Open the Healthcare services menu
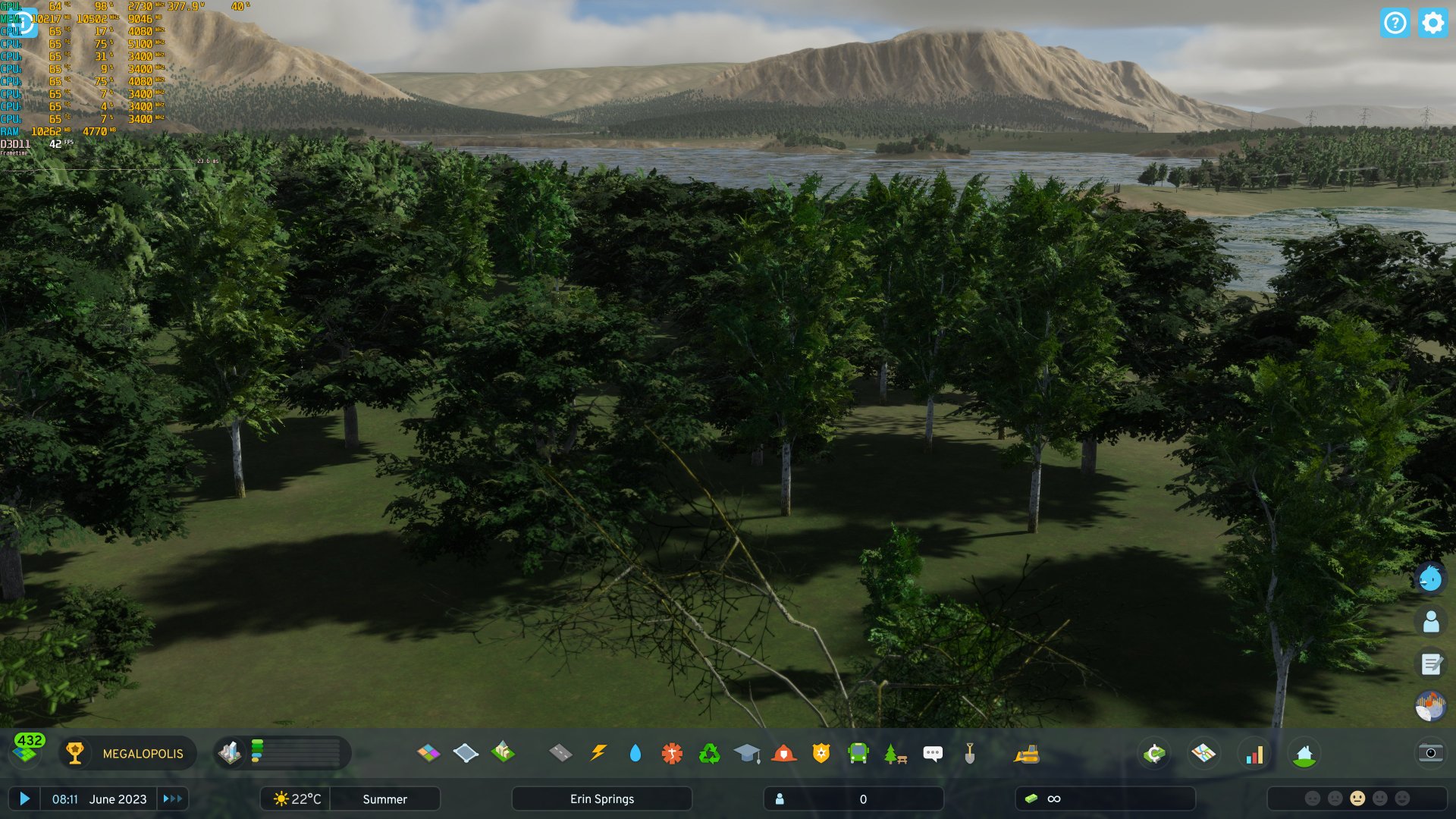 point(672,753)
